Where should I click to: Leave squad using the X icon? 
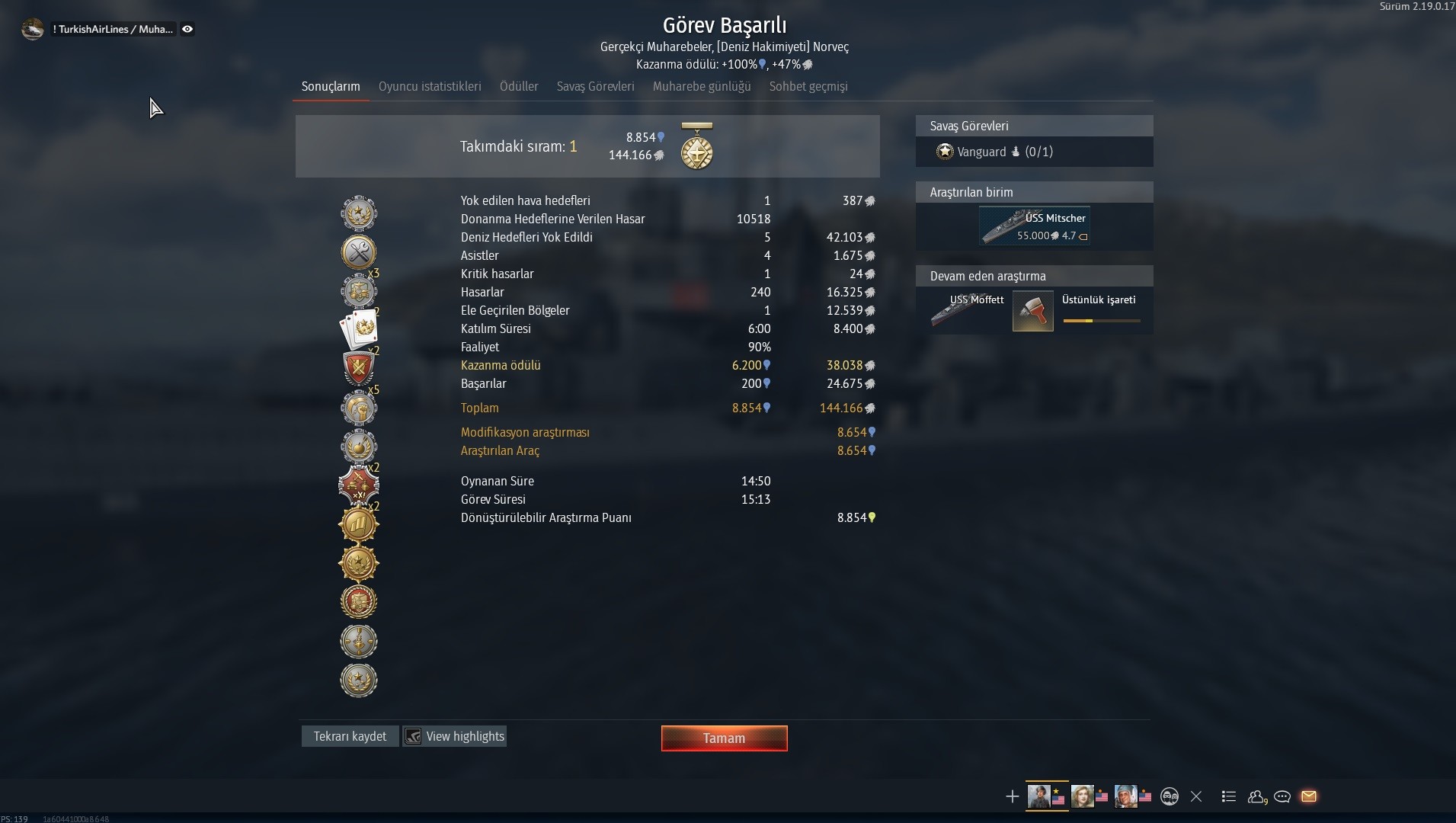pos(1196,796)
